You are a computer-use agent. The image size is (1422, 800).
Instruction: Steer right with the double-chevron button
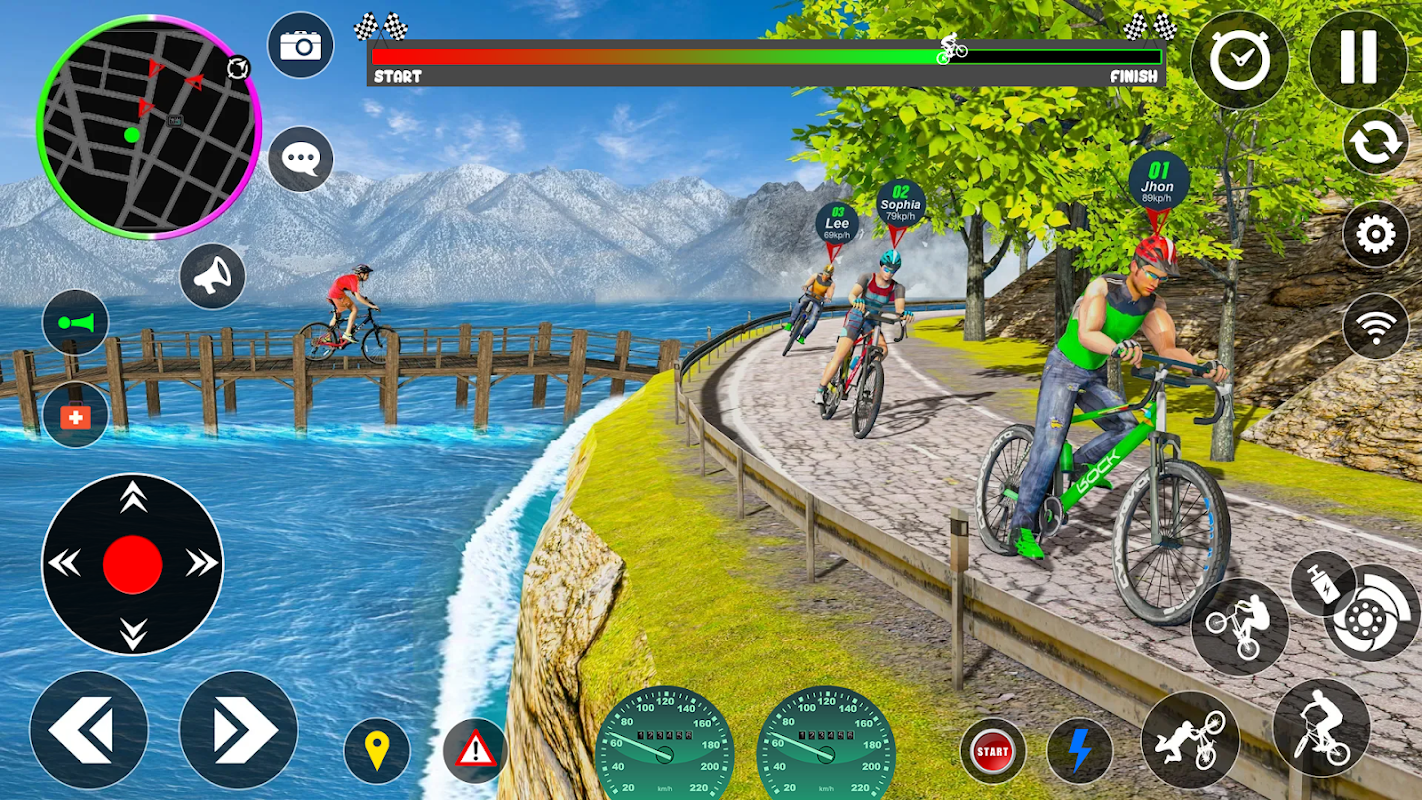[x=238, y=730]
